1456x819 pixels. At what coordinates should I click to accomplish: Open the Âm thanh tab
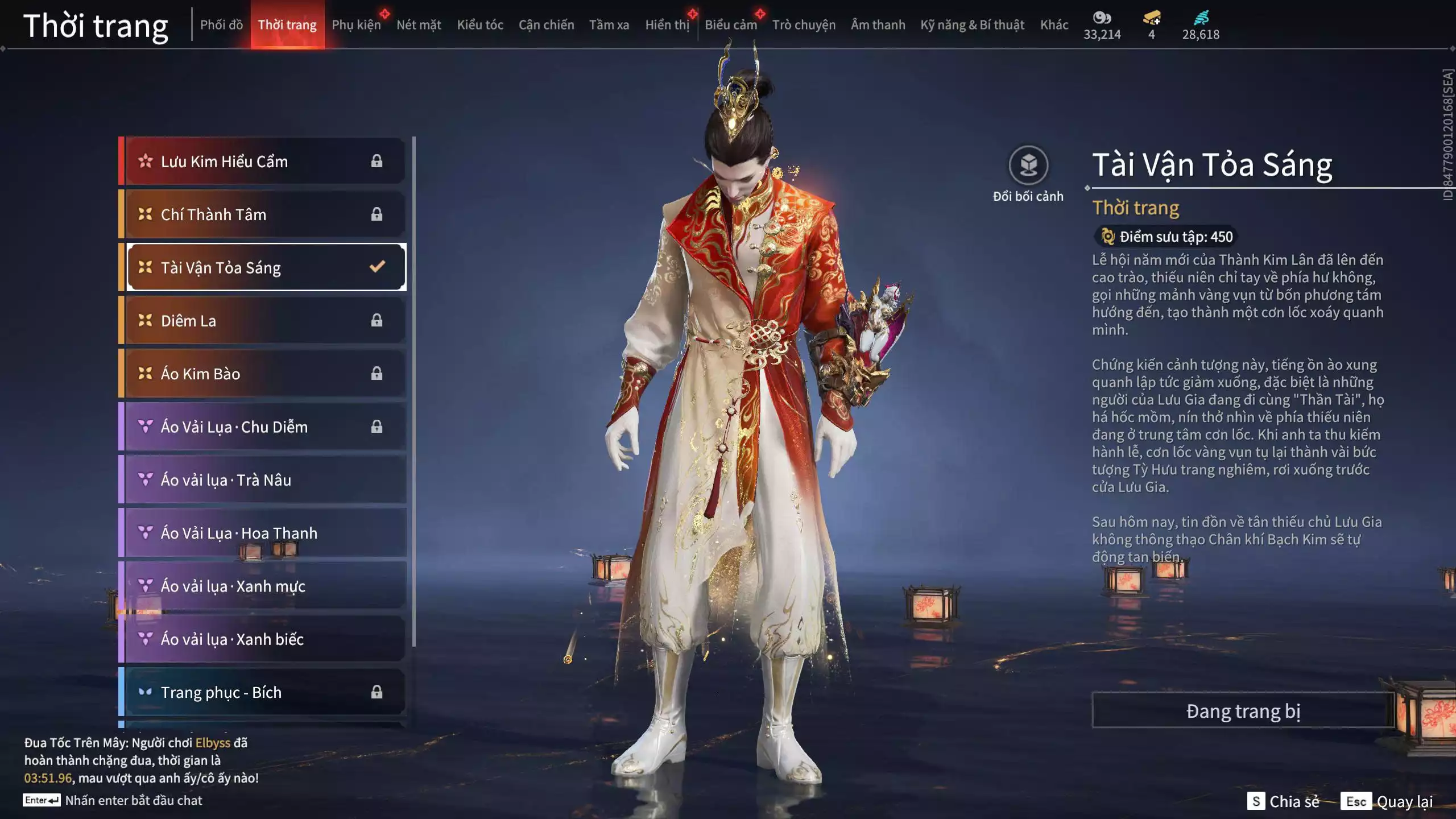(x=878, y=25)
